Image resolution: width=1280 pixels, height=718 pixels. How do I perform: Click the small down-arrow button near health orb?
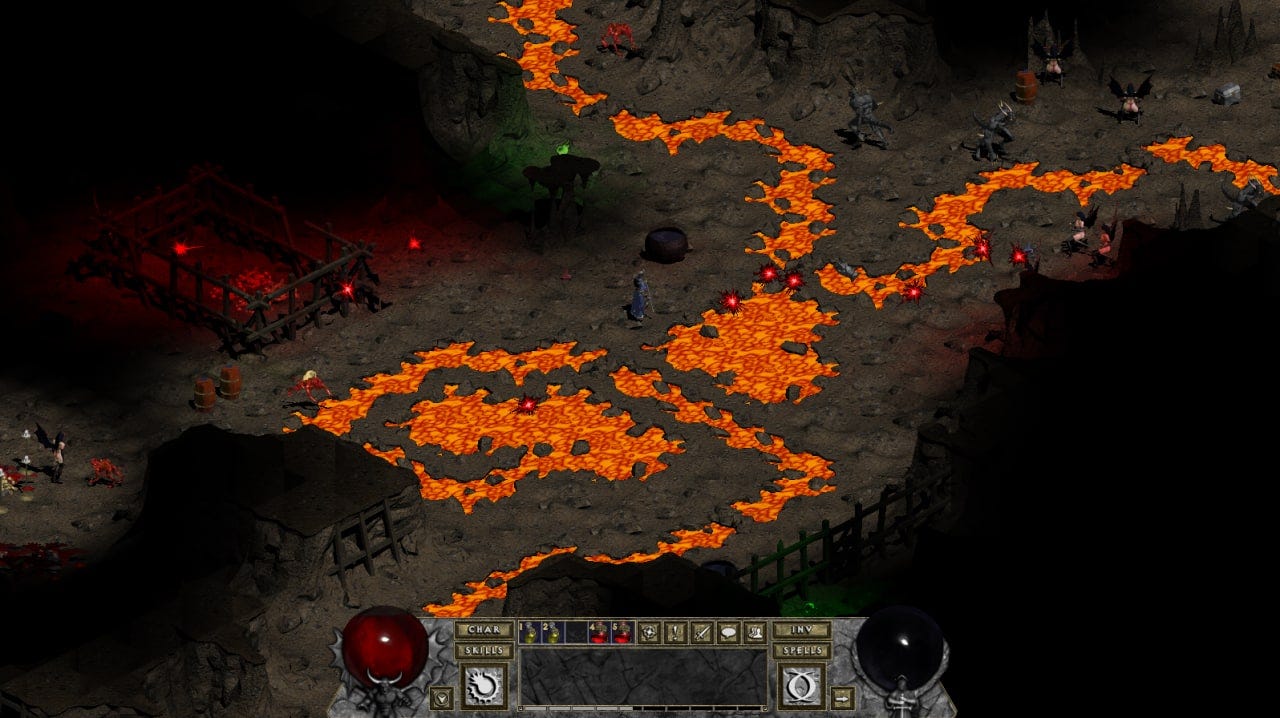tap(441, 698)
